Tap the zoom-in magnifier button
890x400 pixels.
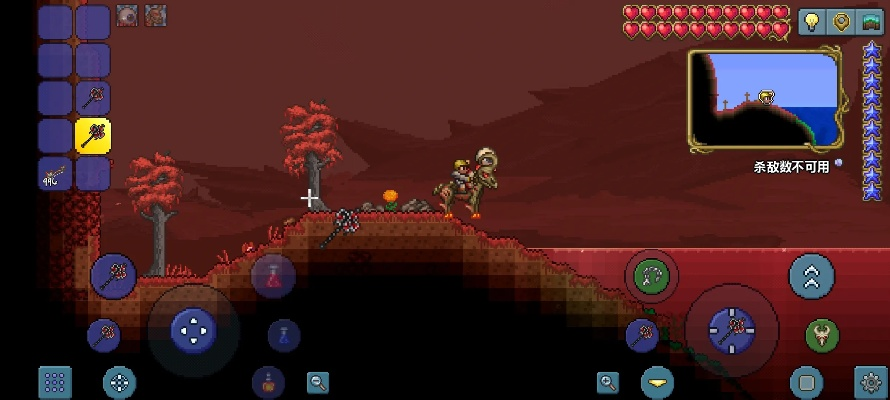coord(607,381)
